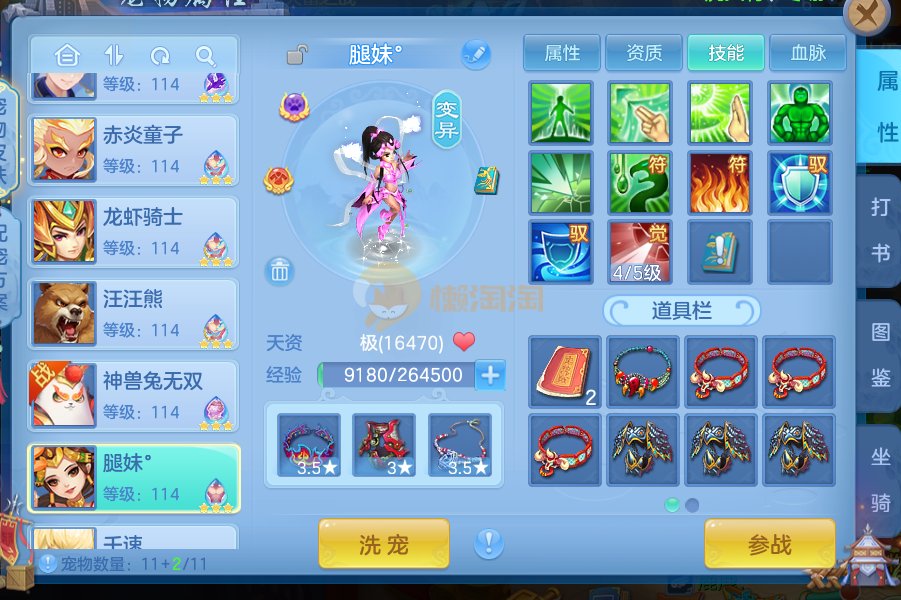The image size is (901, 600).
Task: Choose 龙虾骑士 in the pet list
Action: (133, 232)
